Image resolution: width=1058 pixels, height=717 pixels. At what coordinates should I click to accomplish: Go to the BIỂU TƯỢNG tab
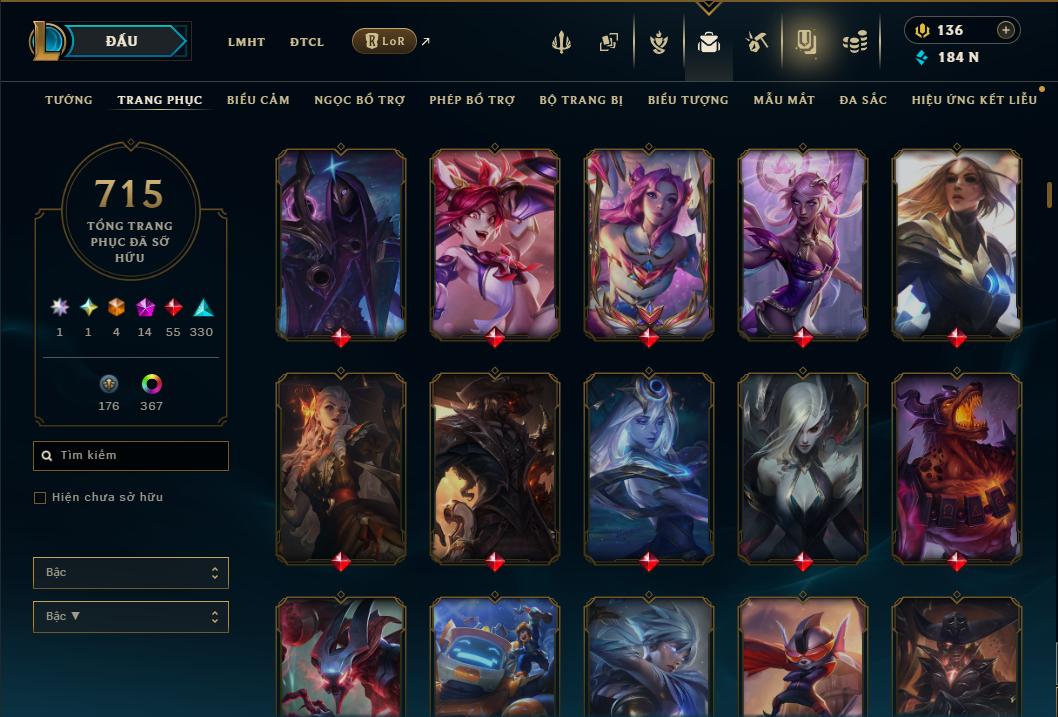pos(688,100)
